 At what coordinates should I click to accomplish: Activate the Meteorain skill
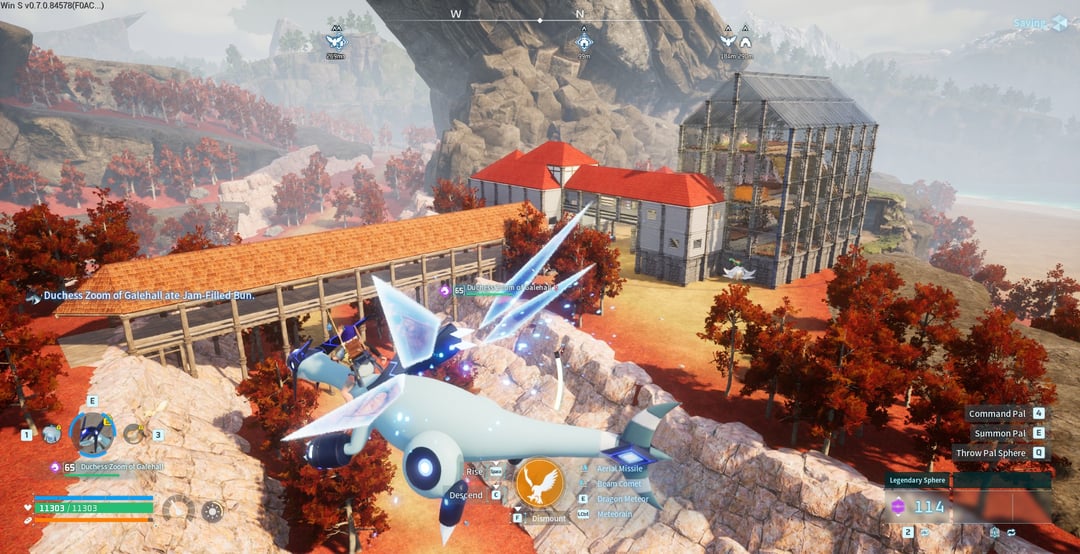coord(614,513)
